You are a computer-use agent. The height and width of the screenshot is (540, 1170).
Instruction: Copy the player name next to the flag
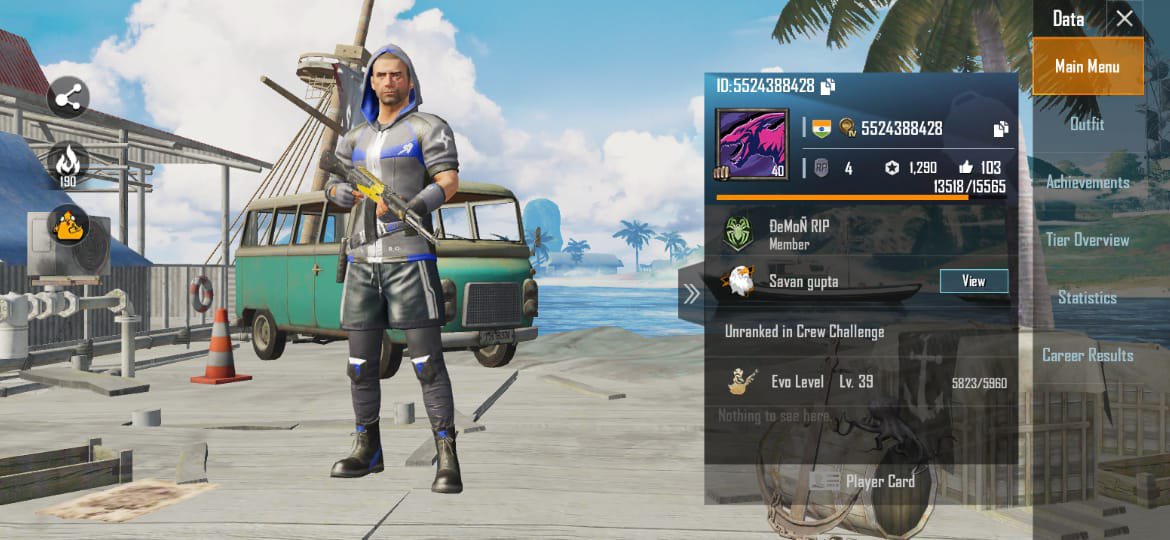click(x=1000, y=129)
